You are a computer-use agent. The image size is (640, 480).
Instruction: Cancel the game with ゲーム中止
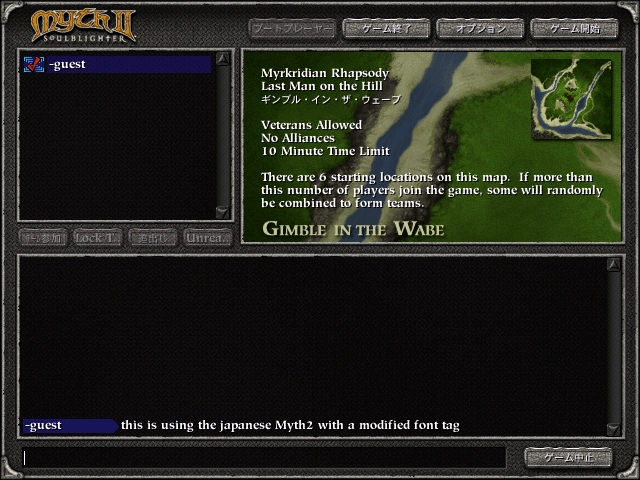click(568, 457)
